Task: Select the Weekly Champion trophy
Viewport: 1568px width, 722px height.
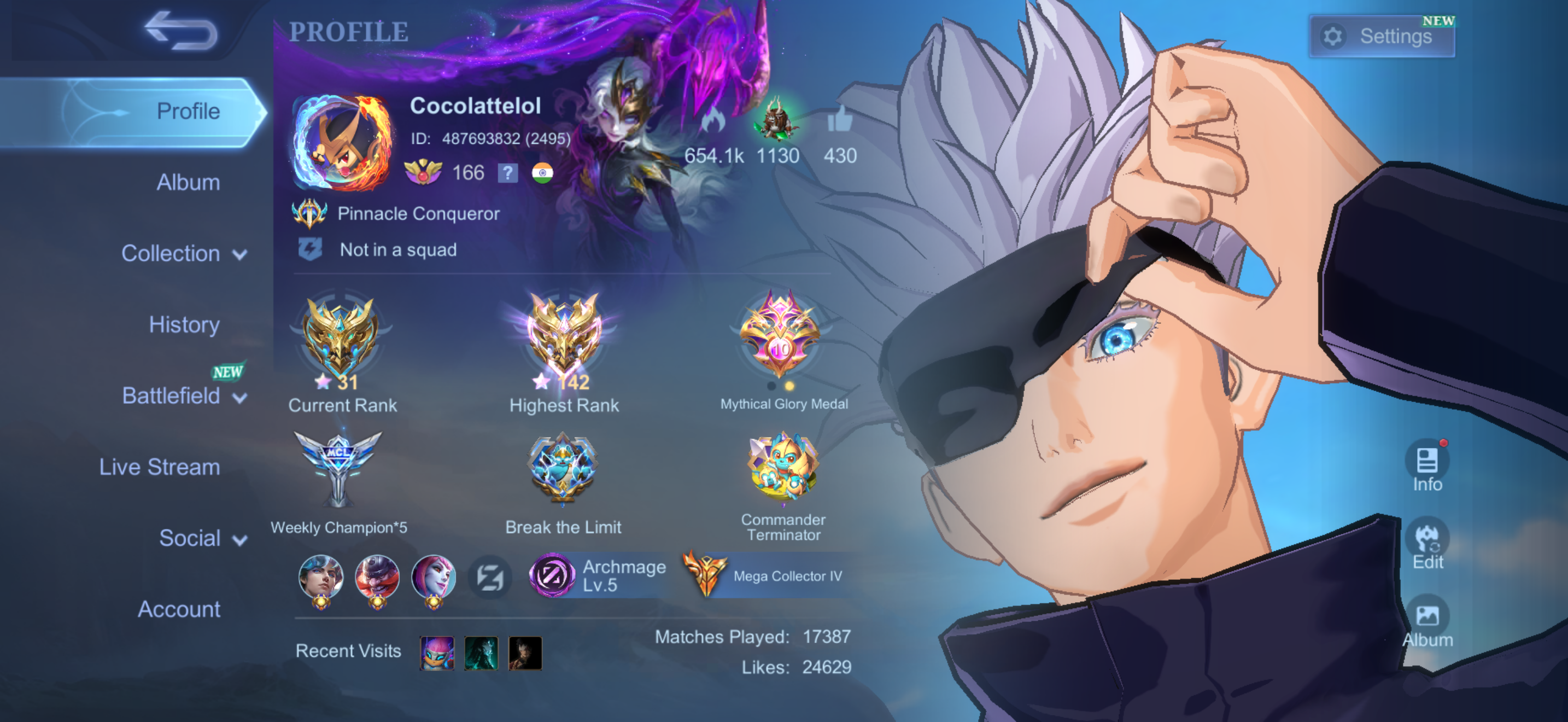Action: (x=338, y=469)
